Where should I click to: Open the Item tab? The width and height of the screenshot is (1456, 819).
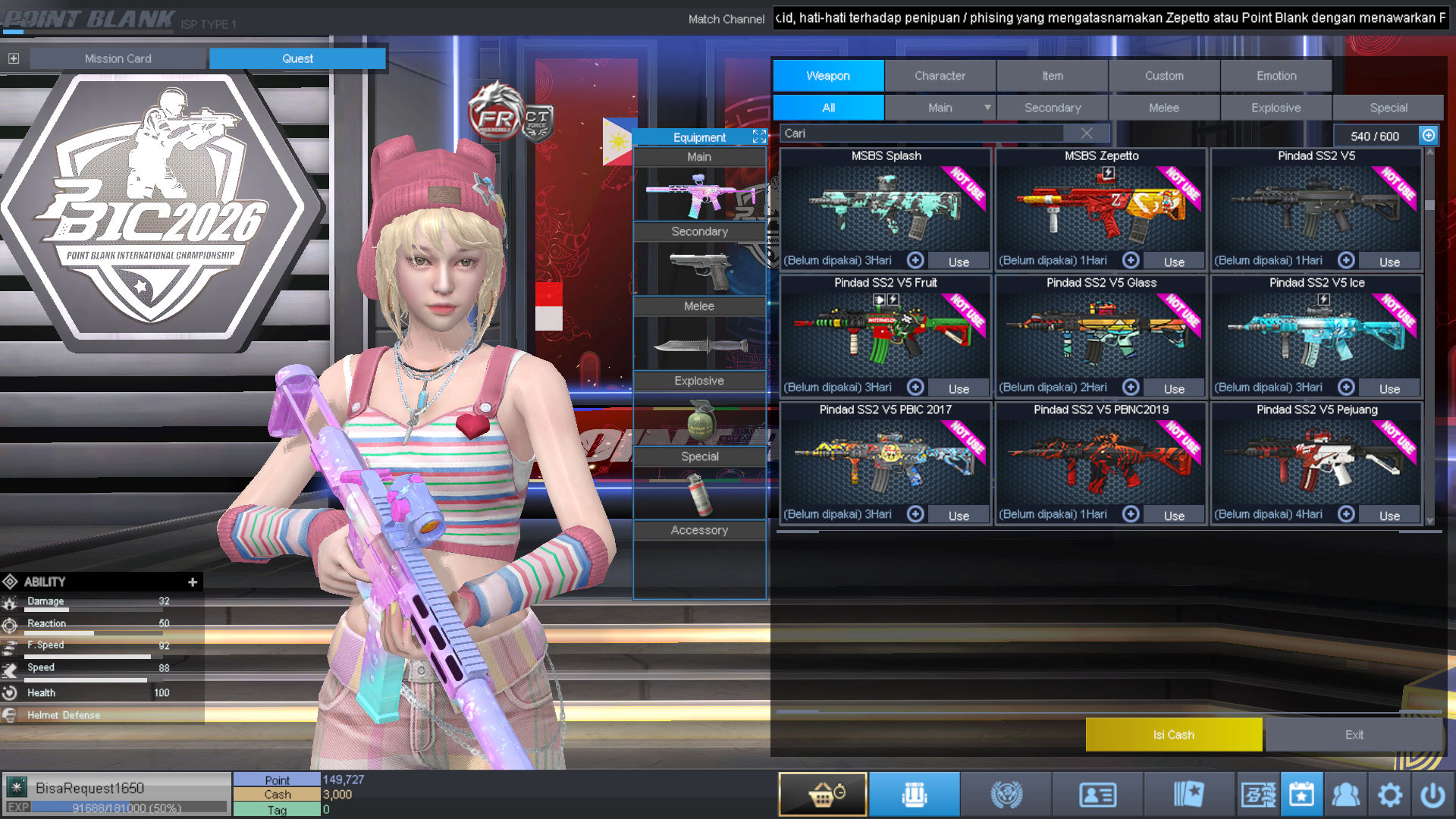pyautogui.click(x=1052, y=76)
